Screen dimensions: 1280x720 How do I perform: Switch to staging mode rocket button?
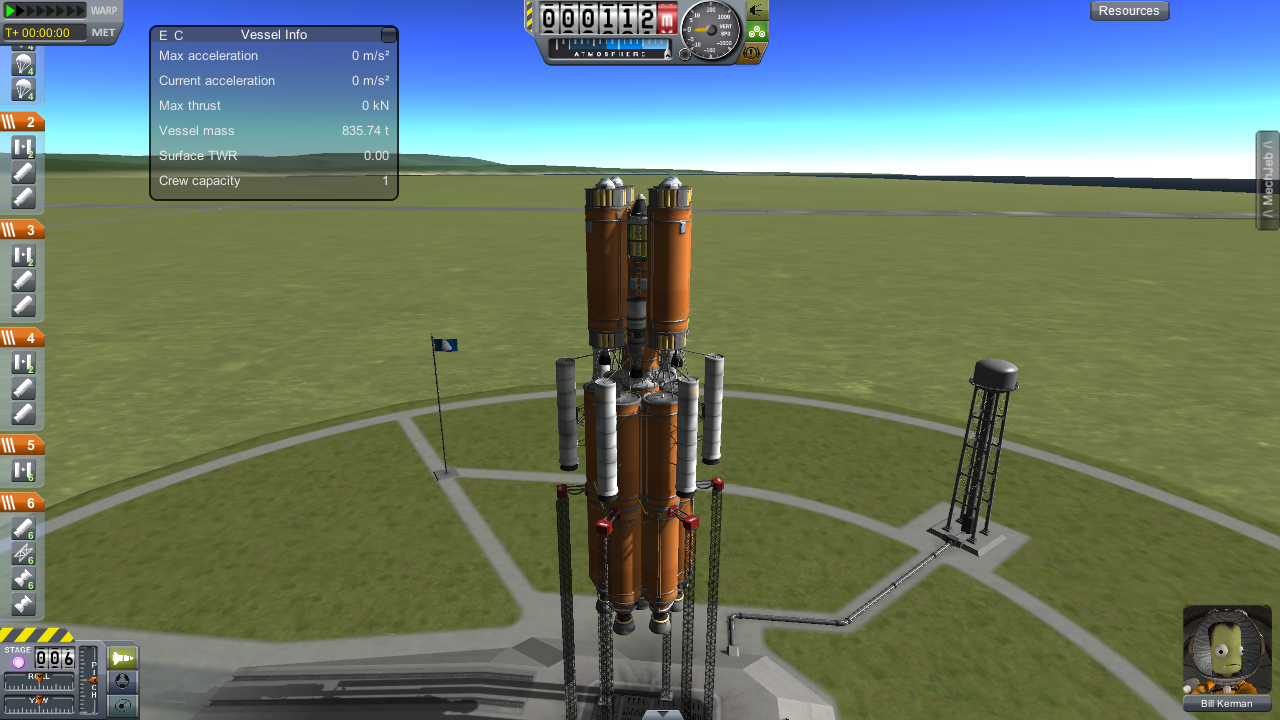click(122, 658)
